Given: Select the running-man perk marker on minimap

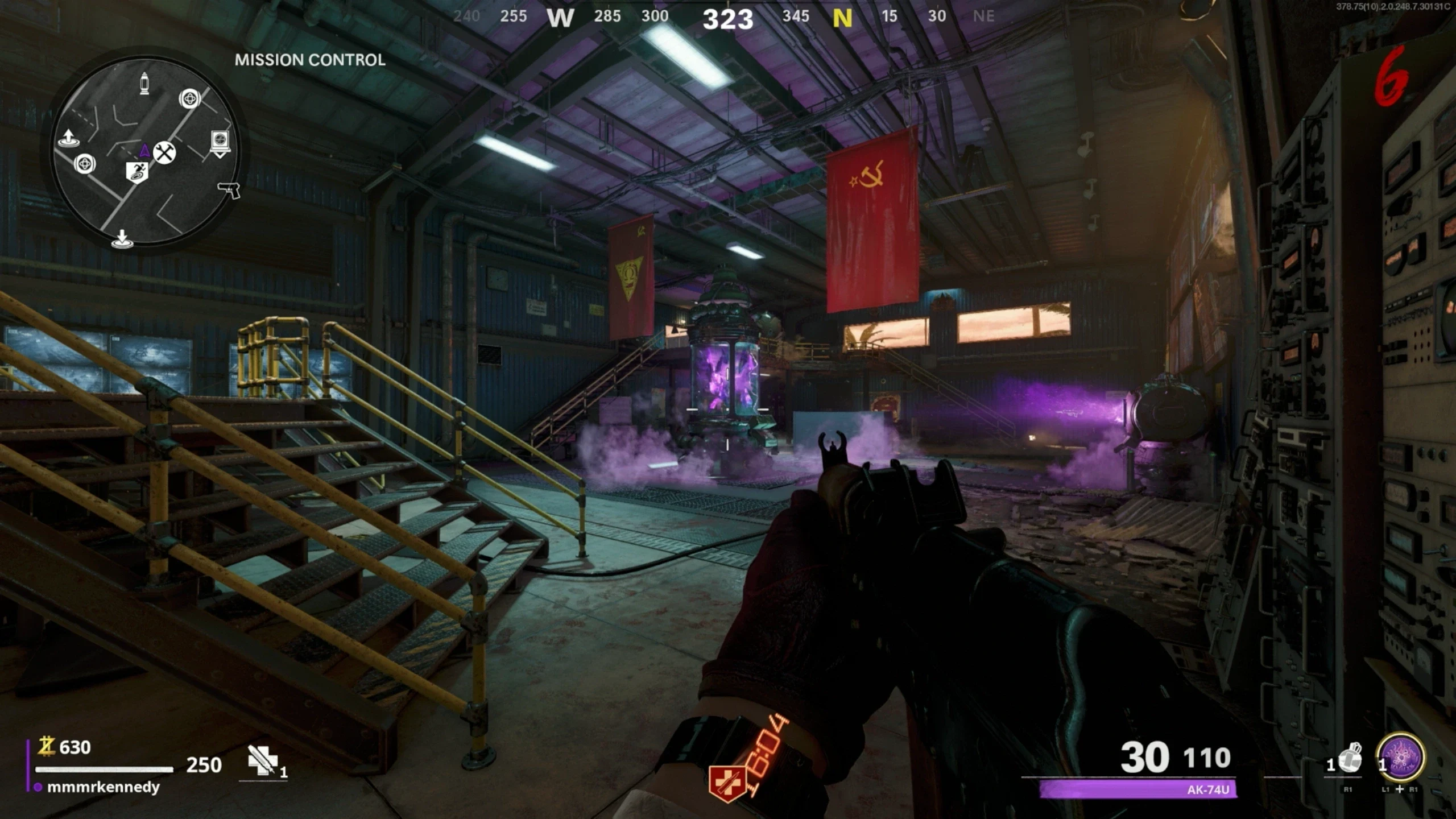Looking at the screenshot, I should tap(137, 172).
